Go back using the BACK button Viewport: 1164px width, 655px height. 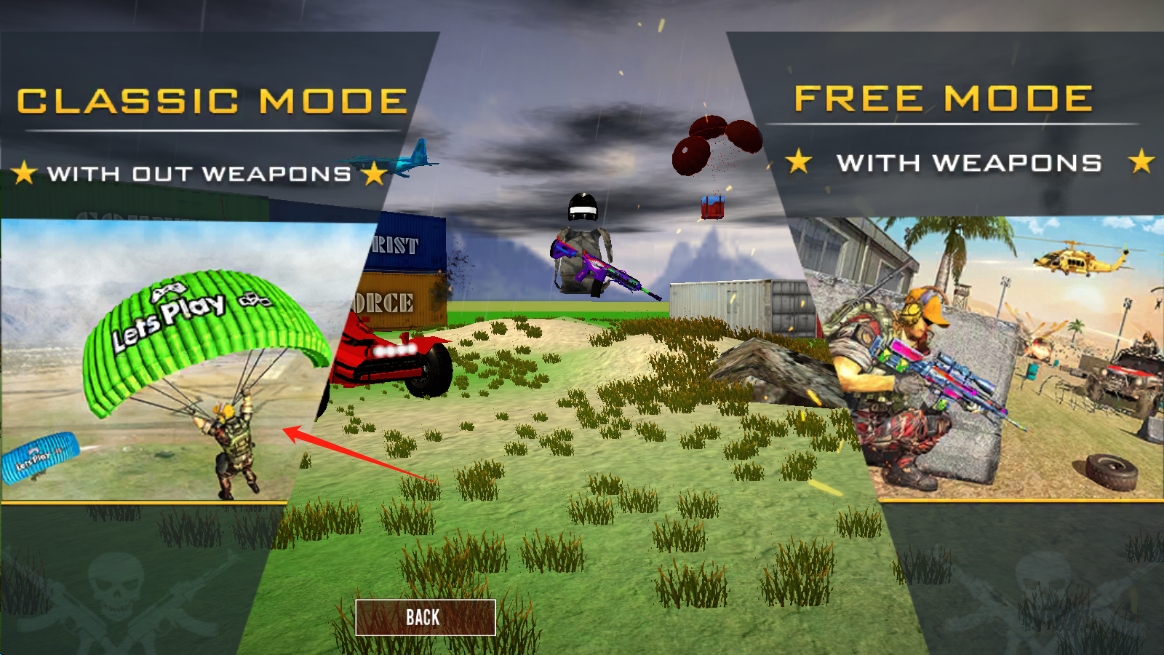[x=425, y=617]
